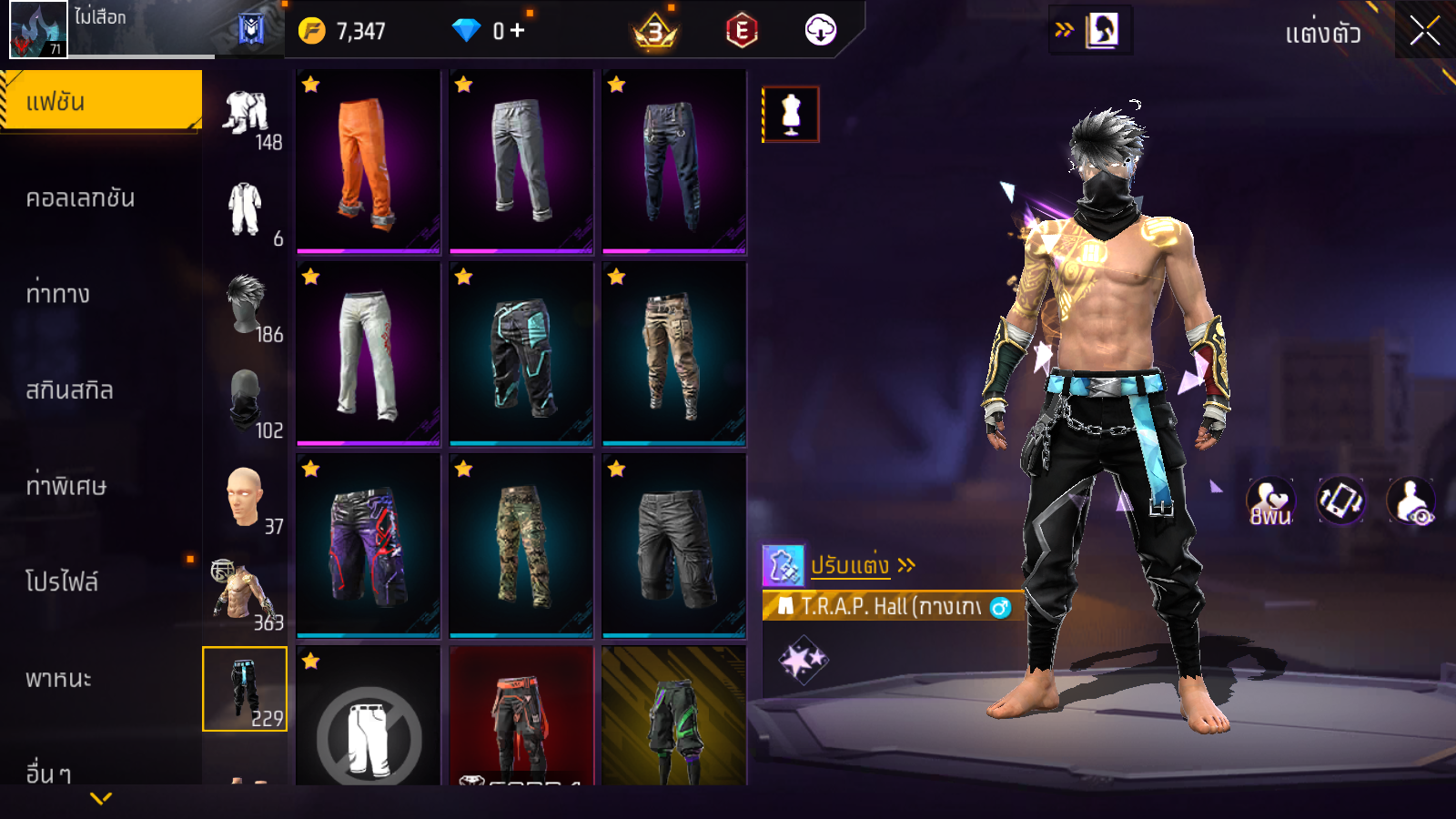Add diamonds with the plus button
Viewport: 1456px width, 819px height.
click(518, 31)
